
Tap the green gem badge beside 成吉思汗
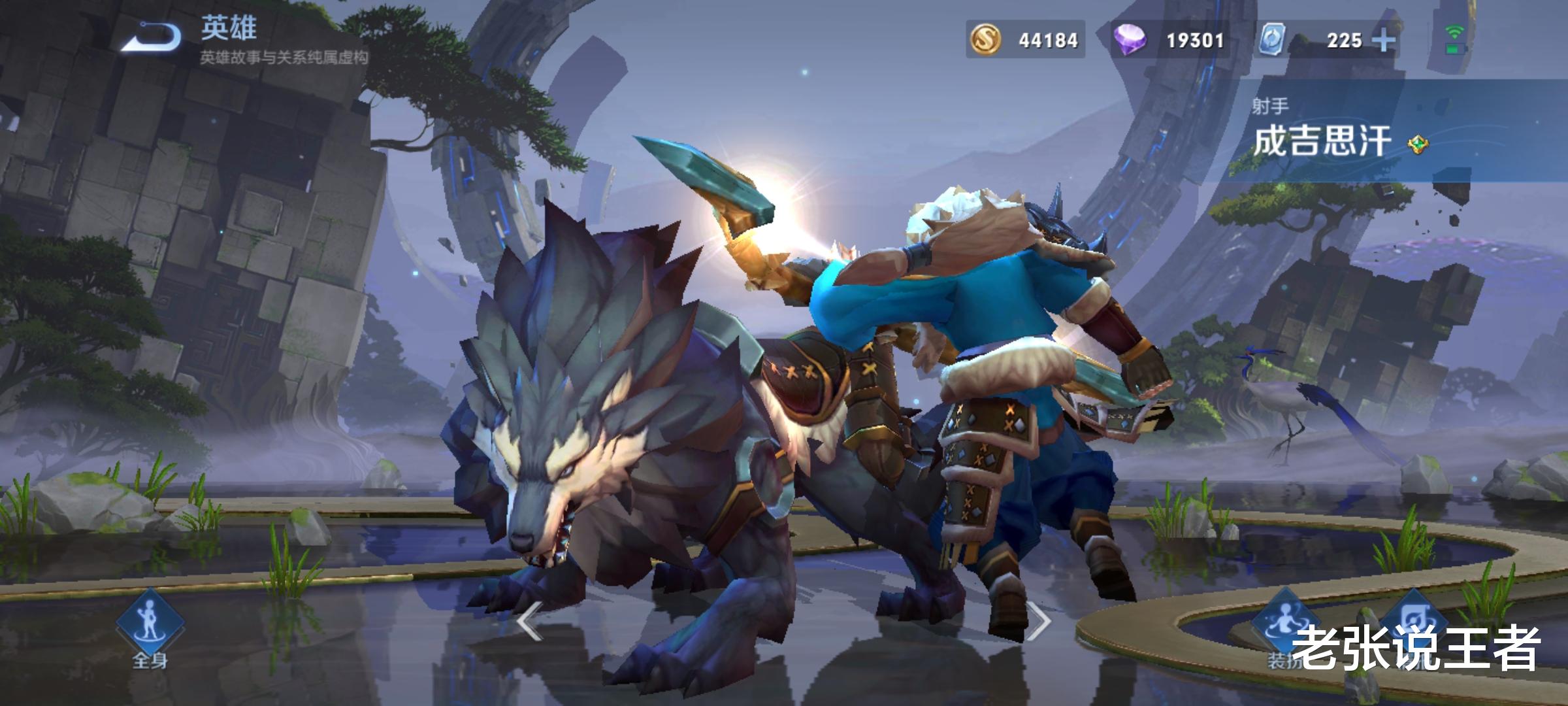1417,144
